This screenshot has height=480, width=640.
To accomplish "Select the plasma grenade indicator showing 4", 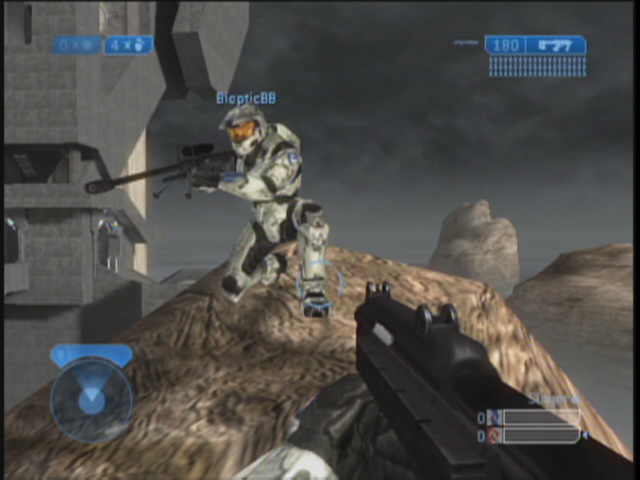I will coord(129,45).
